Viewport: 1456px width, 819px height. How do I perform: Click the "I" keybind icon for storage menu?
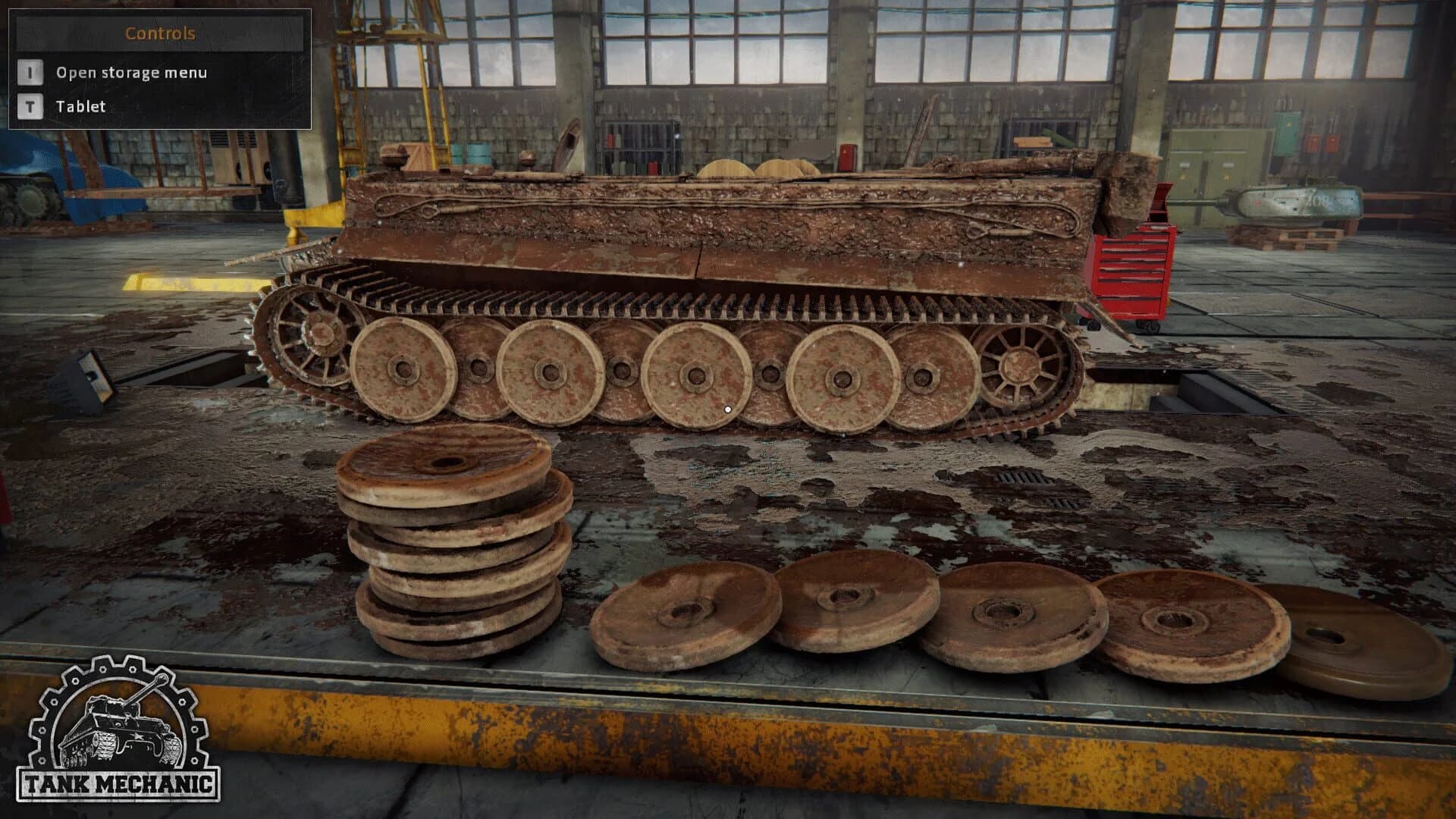[x=29, y=73]
